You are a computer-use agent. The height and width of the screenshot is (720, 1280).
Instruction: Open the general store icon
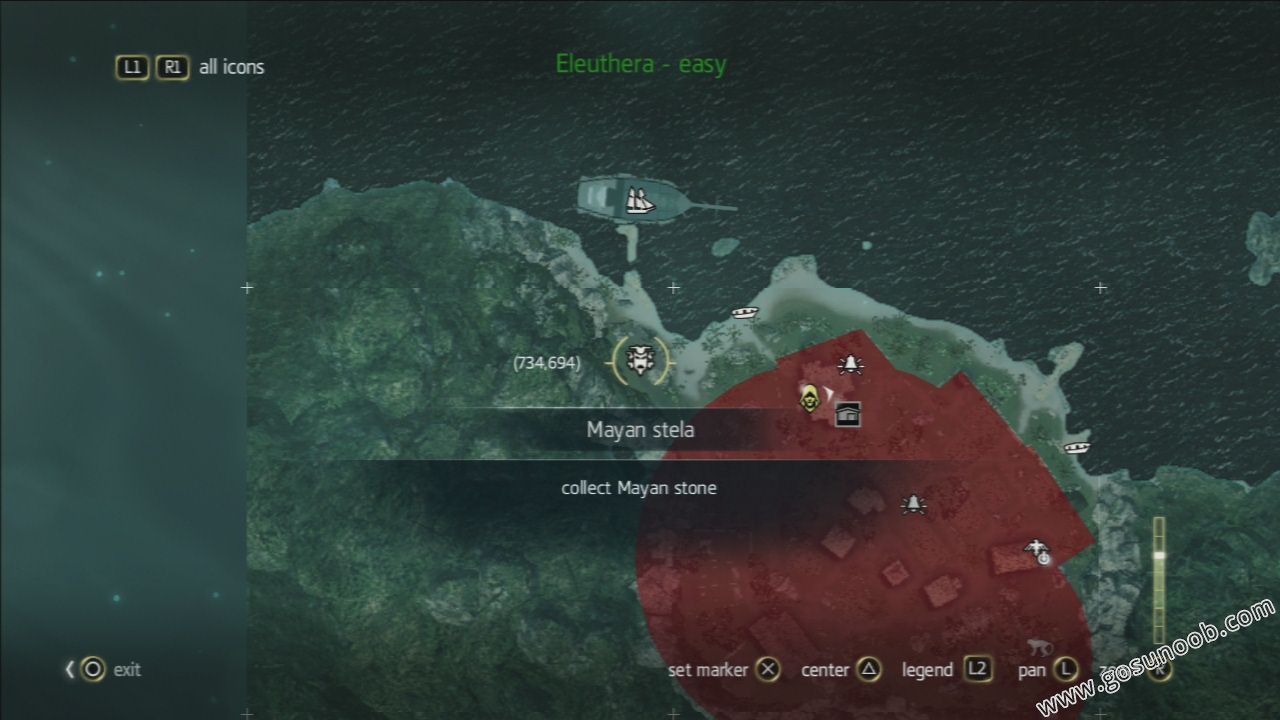[x=847, y=414]
